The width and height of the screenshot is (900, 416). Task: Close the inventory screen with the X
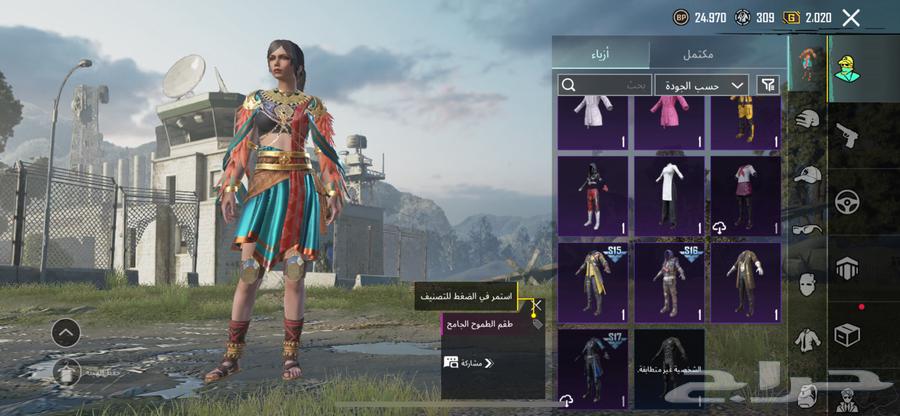[x=851, y=17]
